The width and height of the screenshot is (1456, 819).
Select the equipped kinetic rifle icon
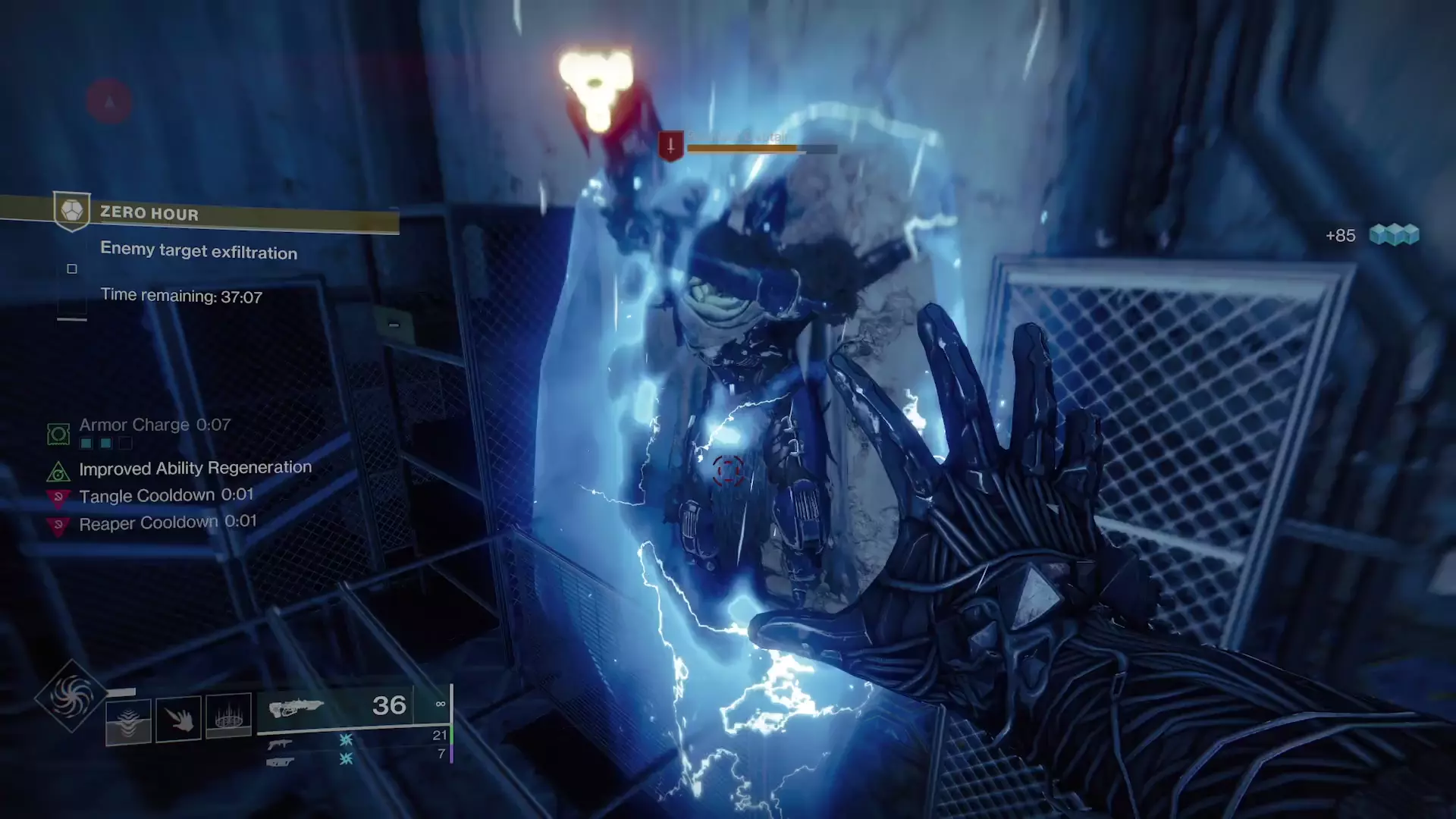coord(297,708)
